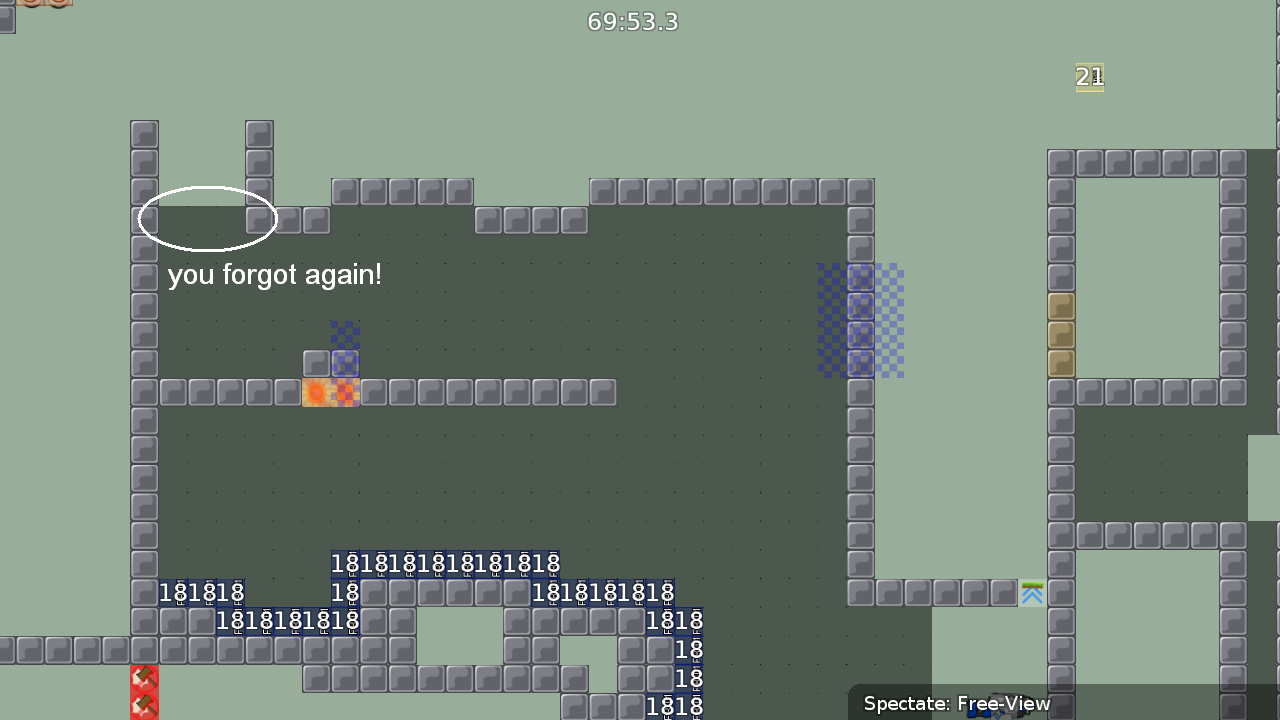
Task: Click the blue checkered spawn area near the wall
Action: point(860,320)
